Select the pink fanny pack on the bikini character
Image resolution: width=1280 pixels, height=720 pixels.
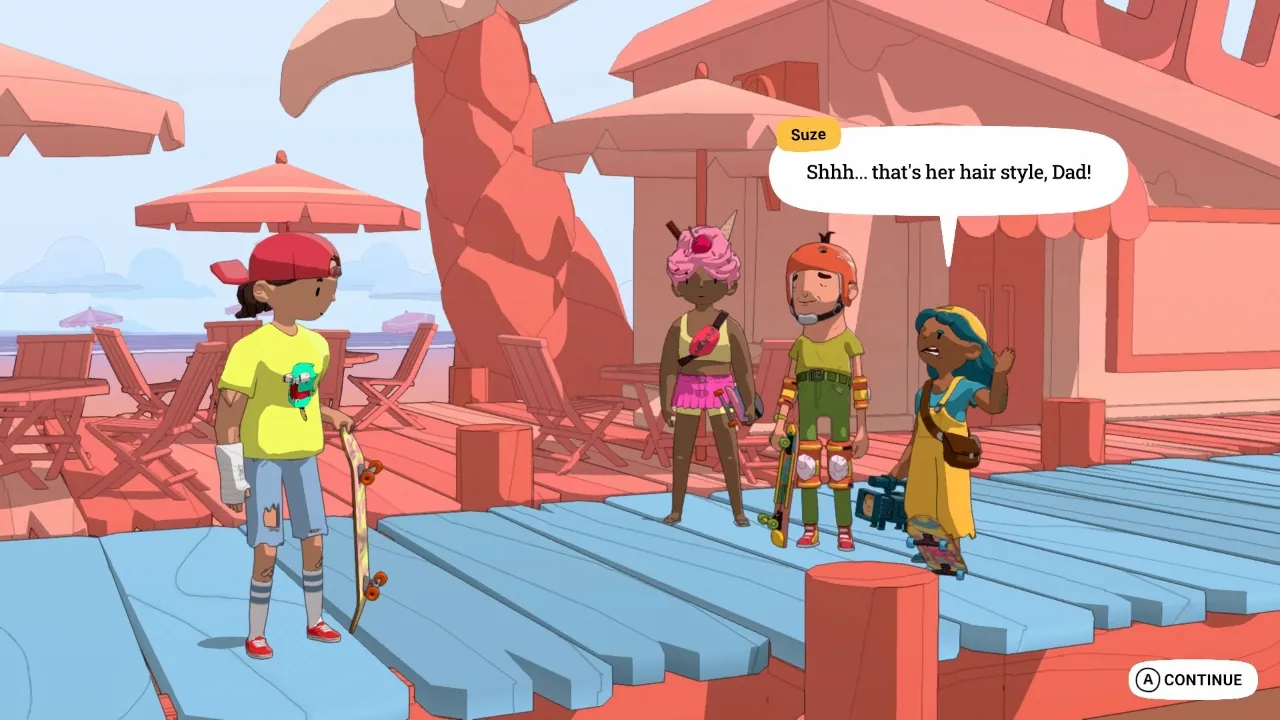(703, 340)
